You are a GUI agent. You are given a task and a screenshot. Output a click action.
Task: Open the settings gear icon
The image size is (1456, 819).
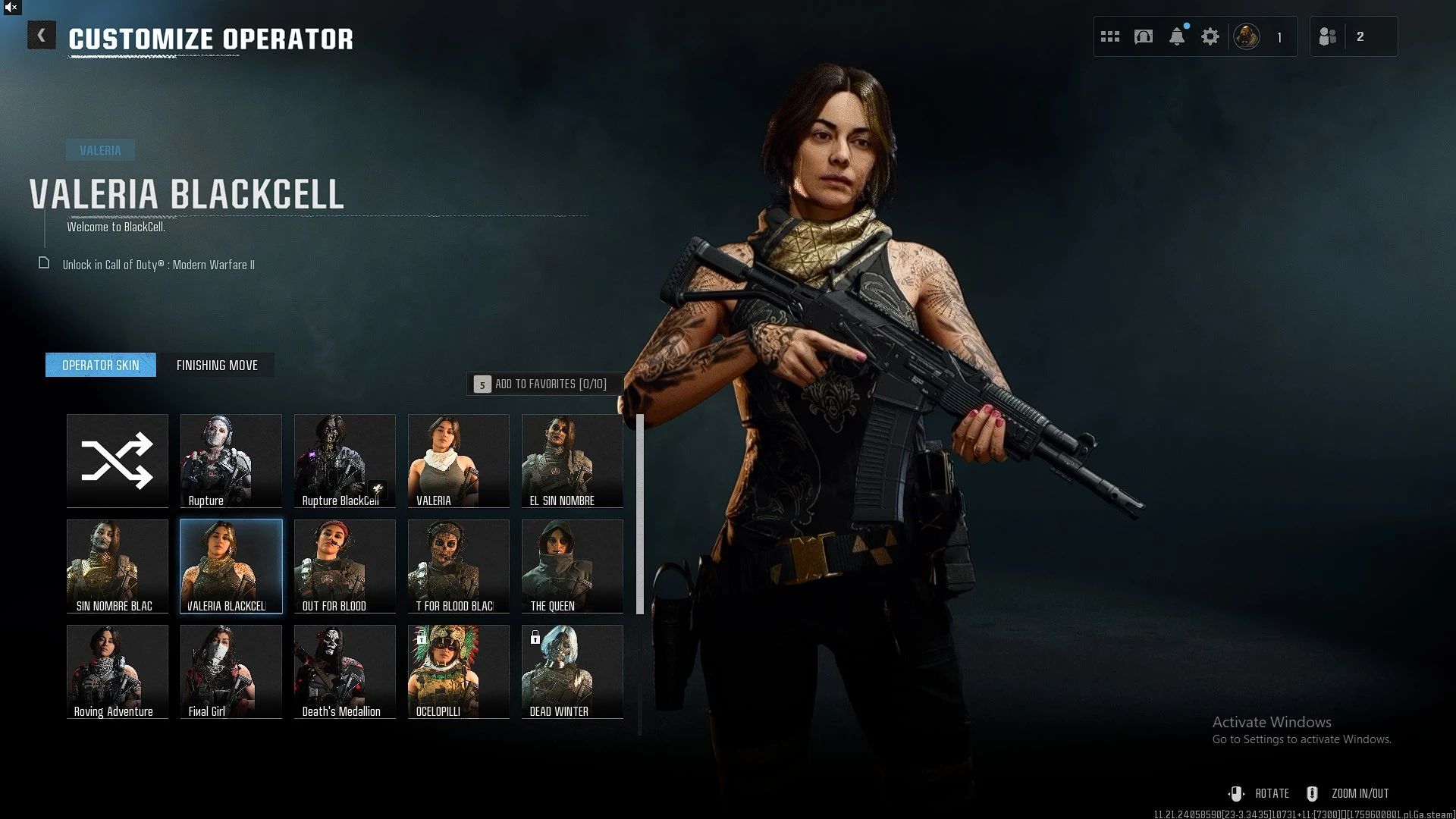coord(1210,36)
